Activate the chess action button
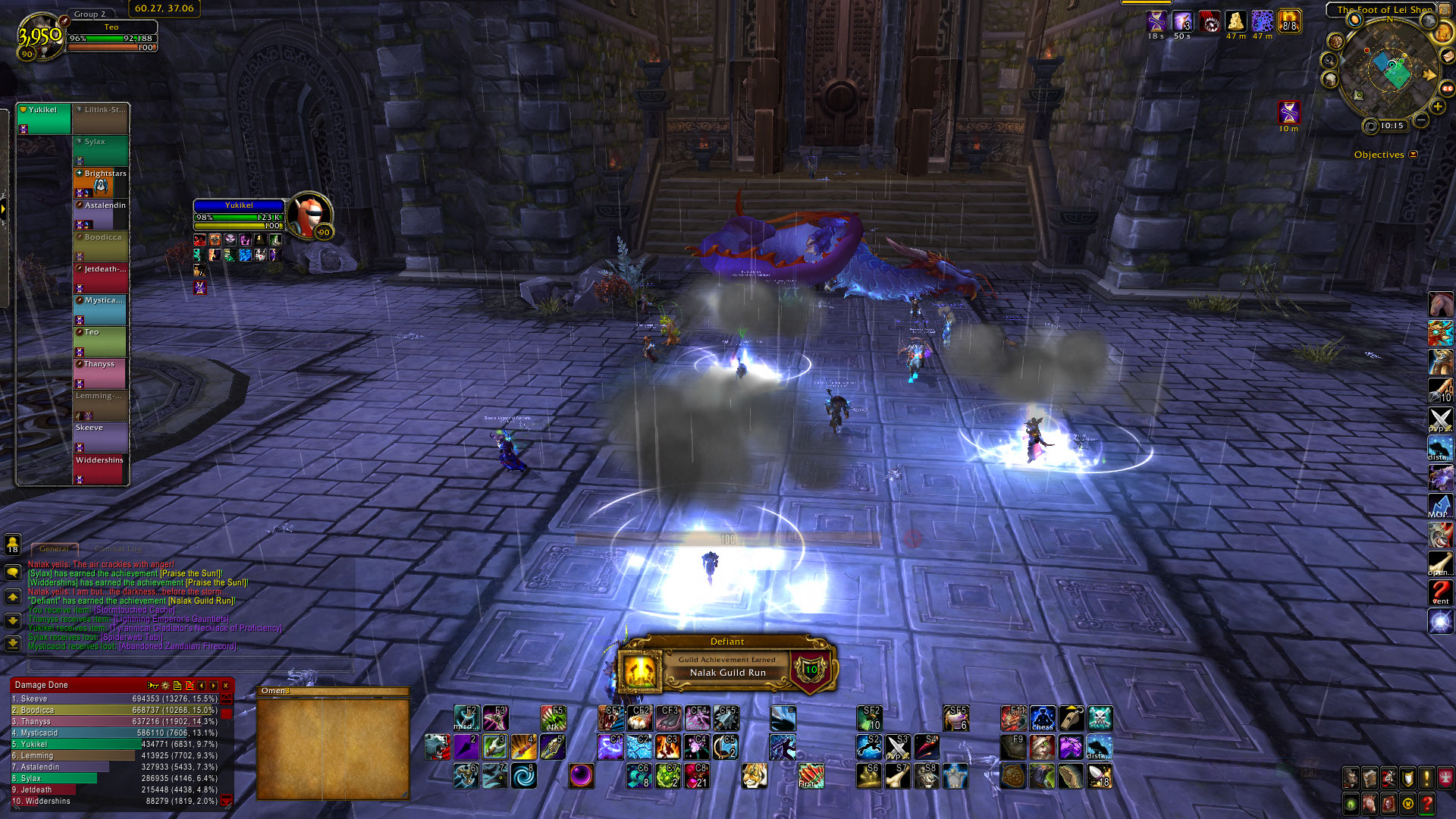This screenshot has width=1456, height=819. pos(1042,718)
